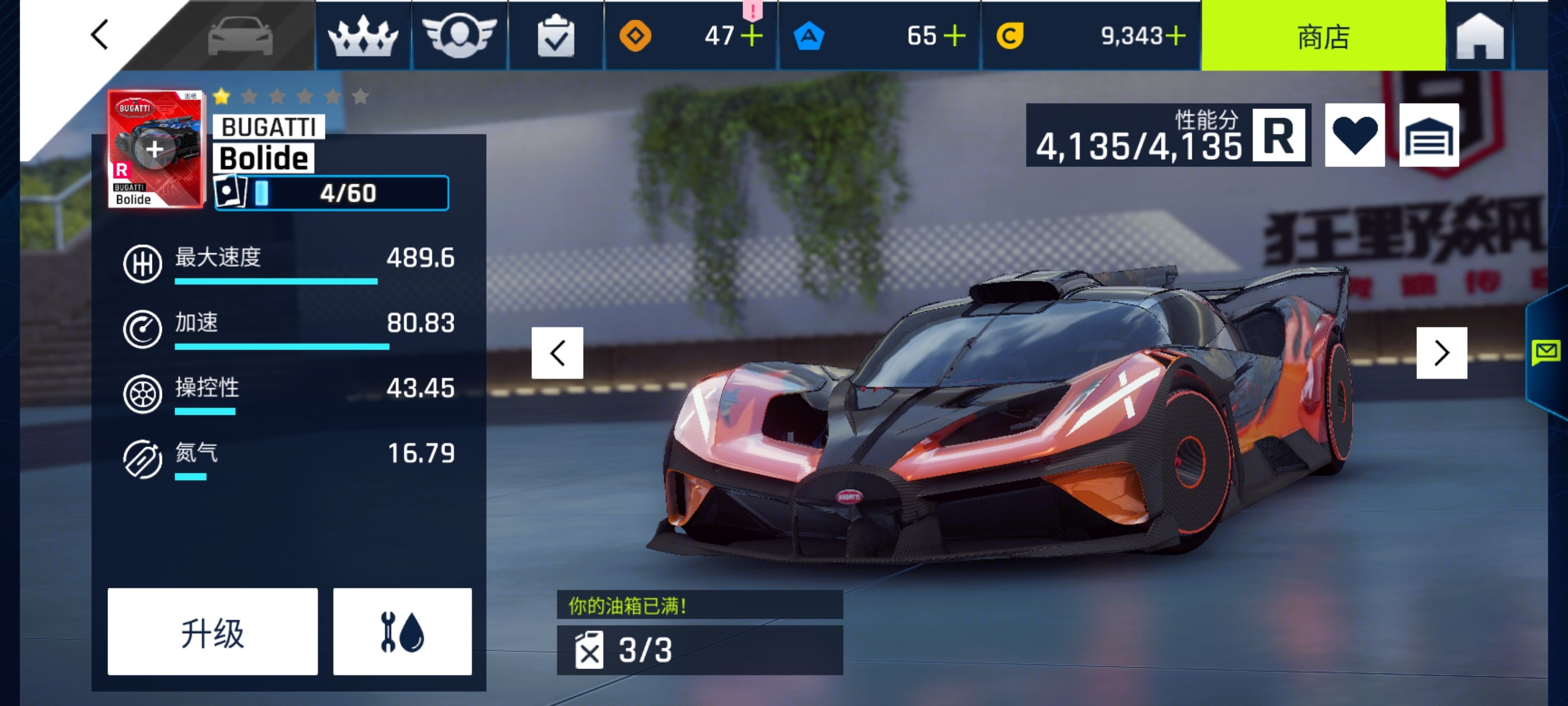Open the daily tasks clipboard icon
This screenshot has height=706, width=1568.
coord(555,35)
